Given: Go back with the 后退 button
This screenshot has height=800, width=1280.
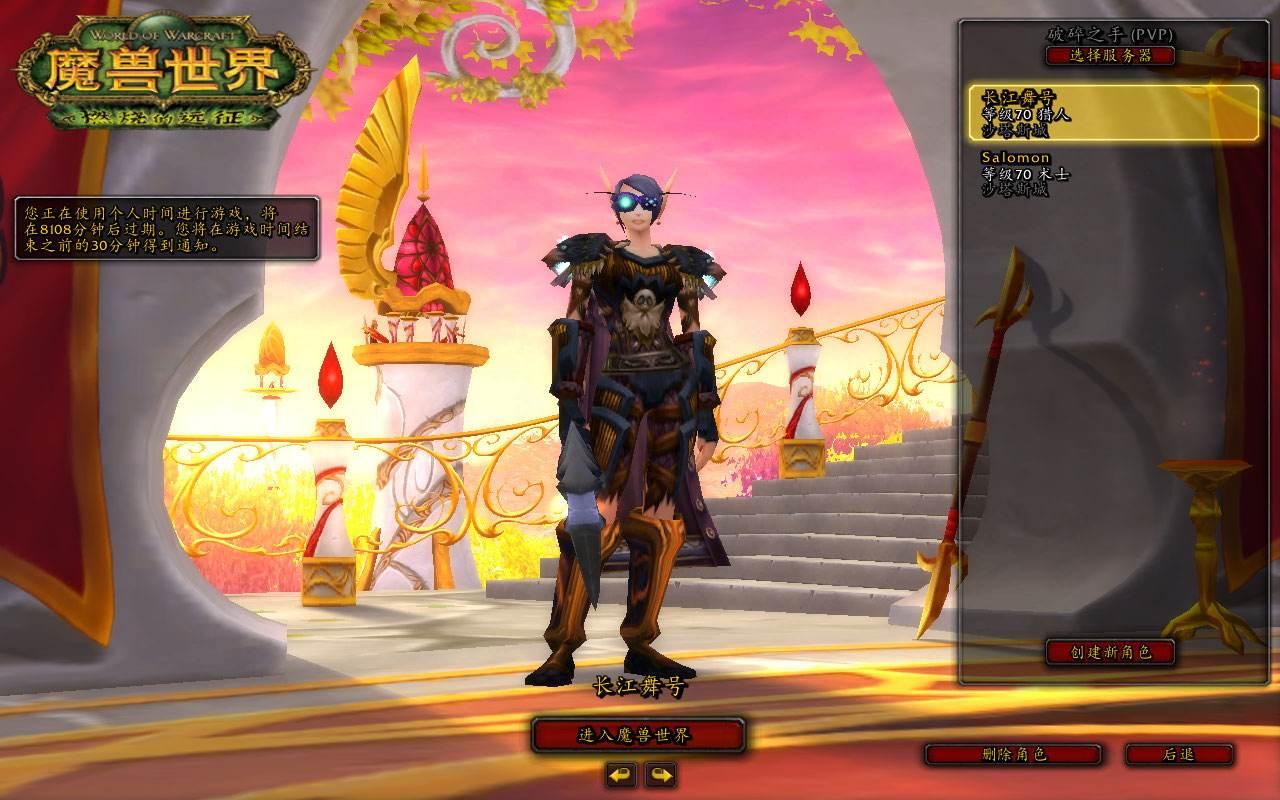Looking at the screenshot, I should [x=1178, y=754].
